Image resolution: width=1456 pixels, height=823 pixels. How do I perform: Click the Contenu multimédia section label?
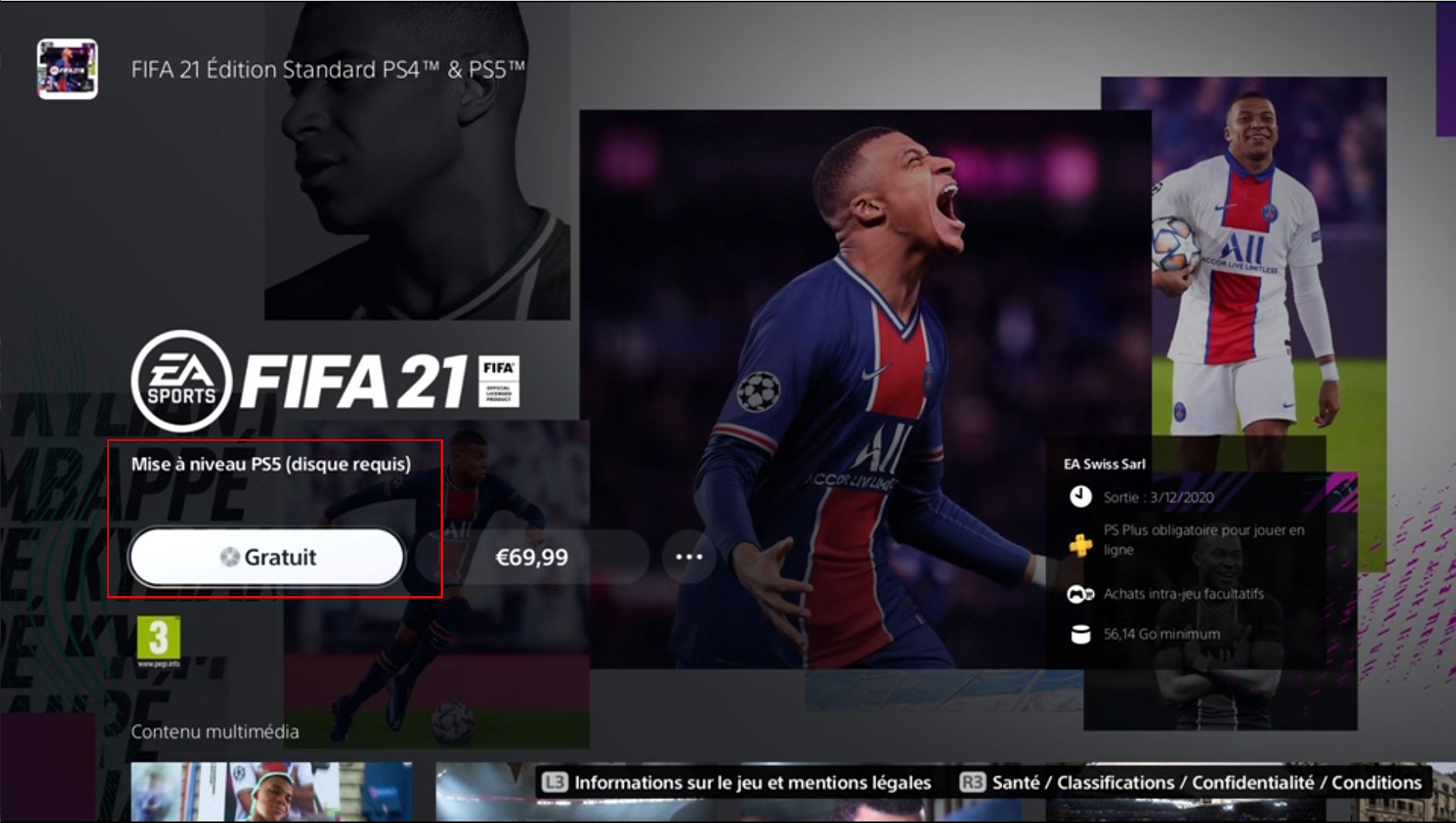point(215,733)
